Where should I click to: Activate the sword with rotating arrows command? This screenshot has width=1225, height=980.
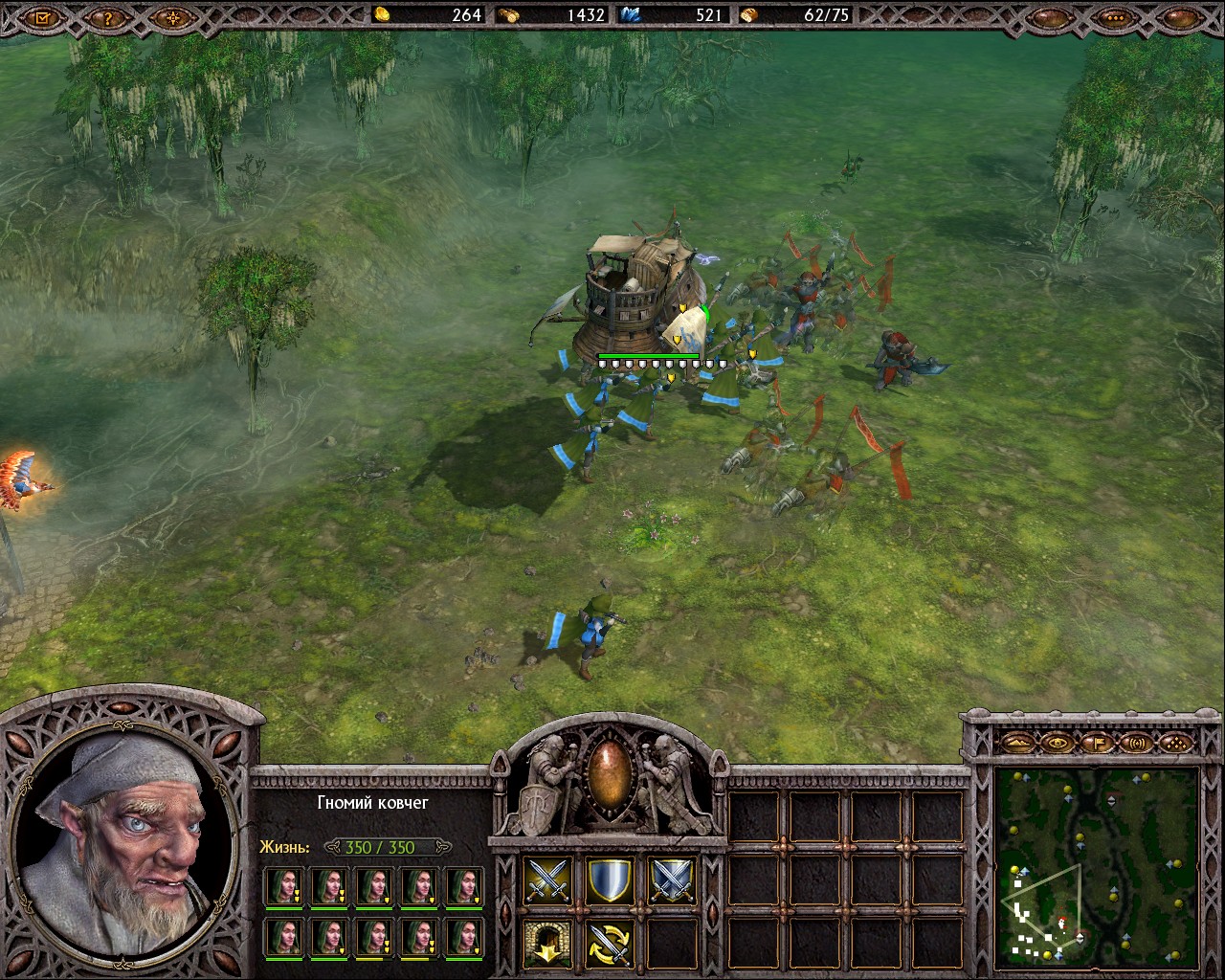tap(610, 943)
